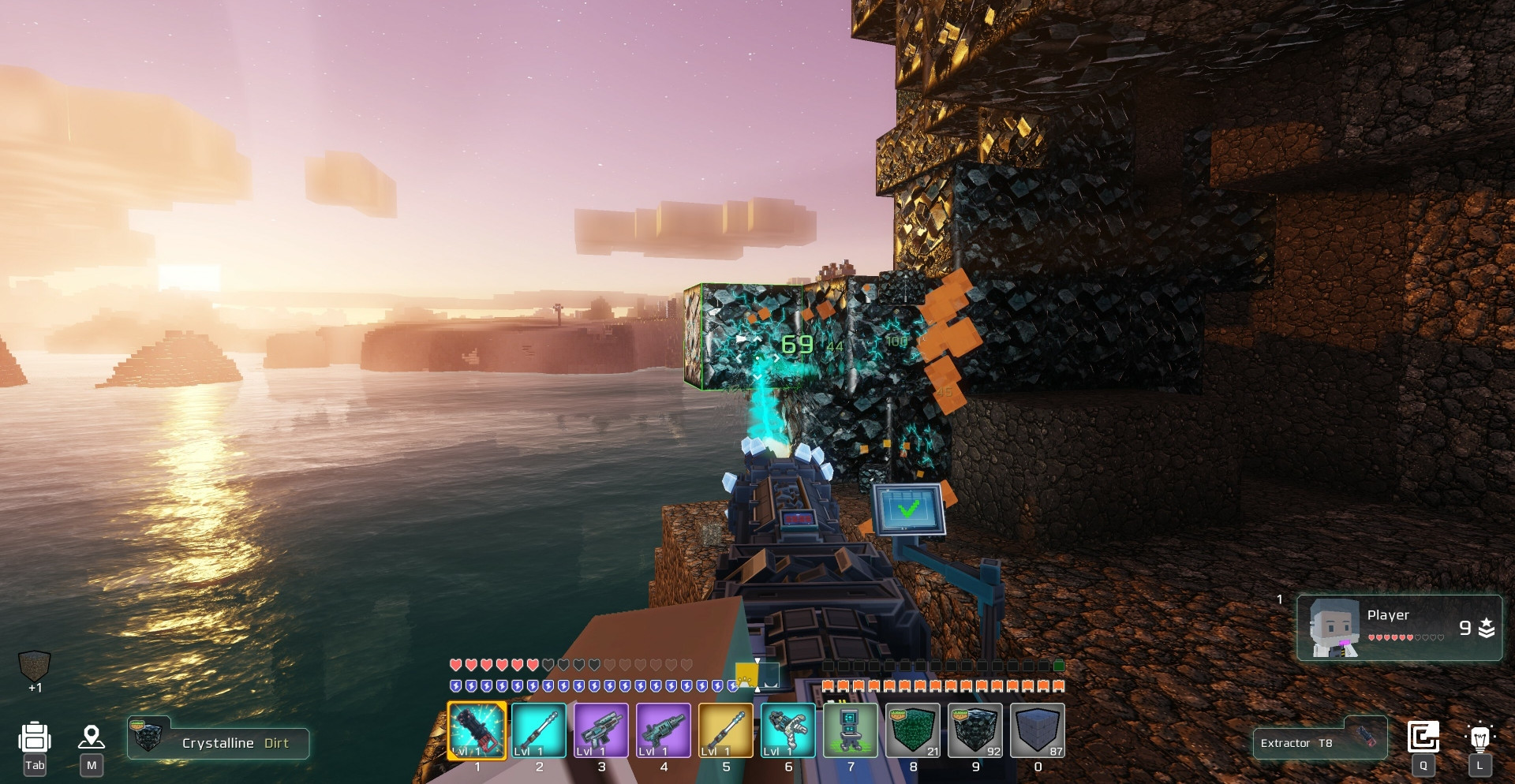The height and width of the screenshot is (784, 1515).
Task: Equip the purple scoped rifle in slot 3
Action: click(601, 730)
